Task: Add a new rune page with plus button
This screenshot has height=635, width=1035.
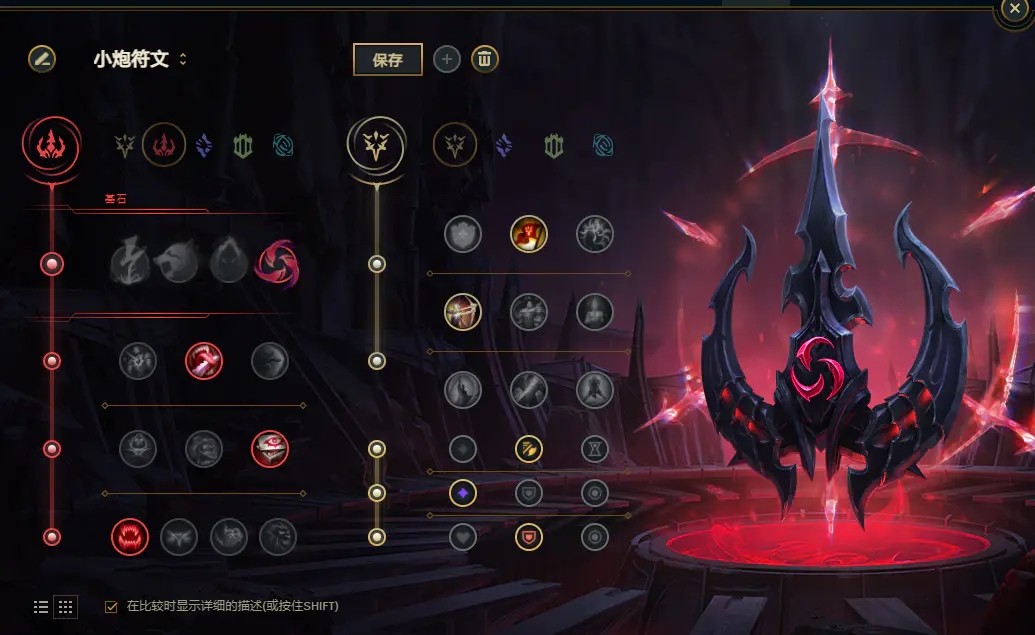Action: tap(446, 60)
